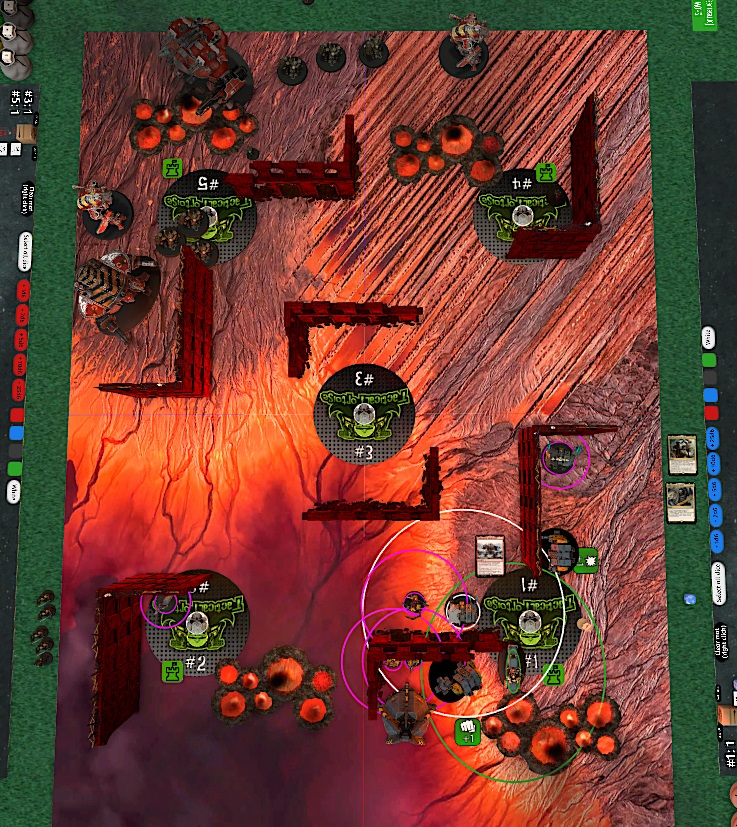The height and width of the screenshot is (827, 737).
Task: Click the green rook icon beside objective #5
Action: click(173, 166)
